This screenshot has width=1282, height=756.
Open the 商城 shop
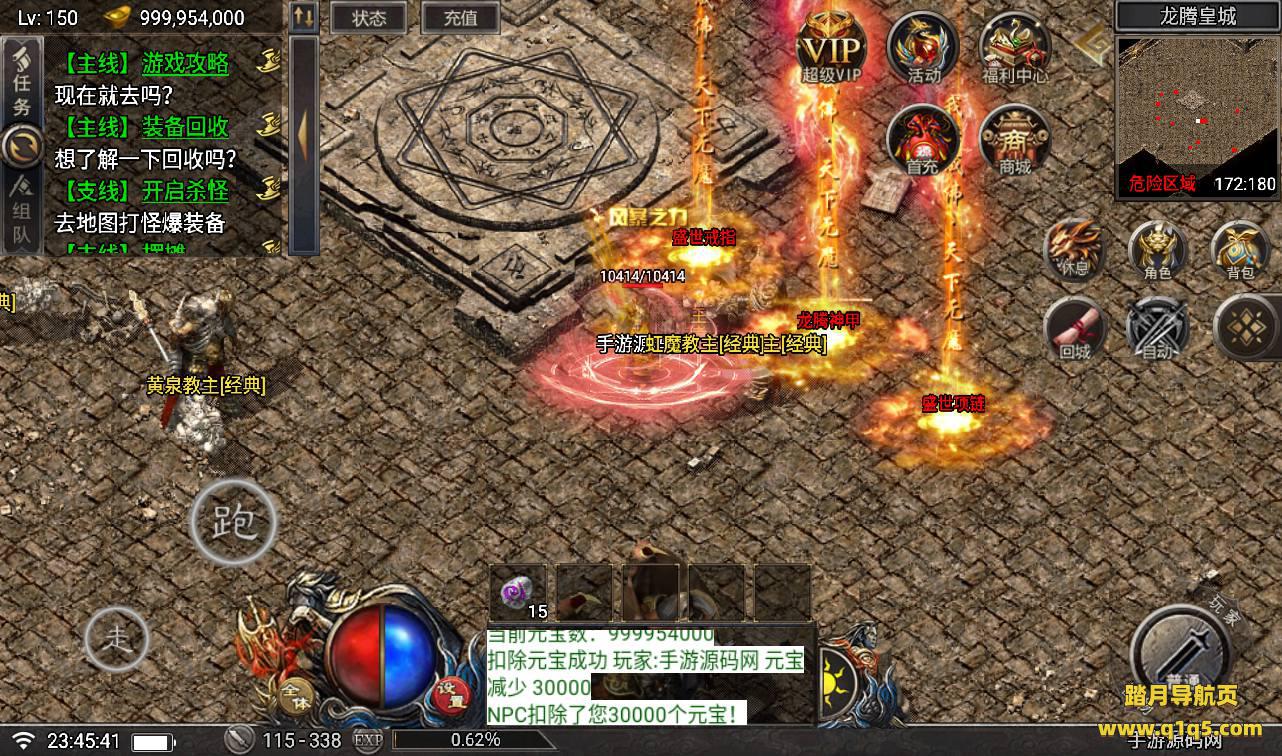(1014, 140)
